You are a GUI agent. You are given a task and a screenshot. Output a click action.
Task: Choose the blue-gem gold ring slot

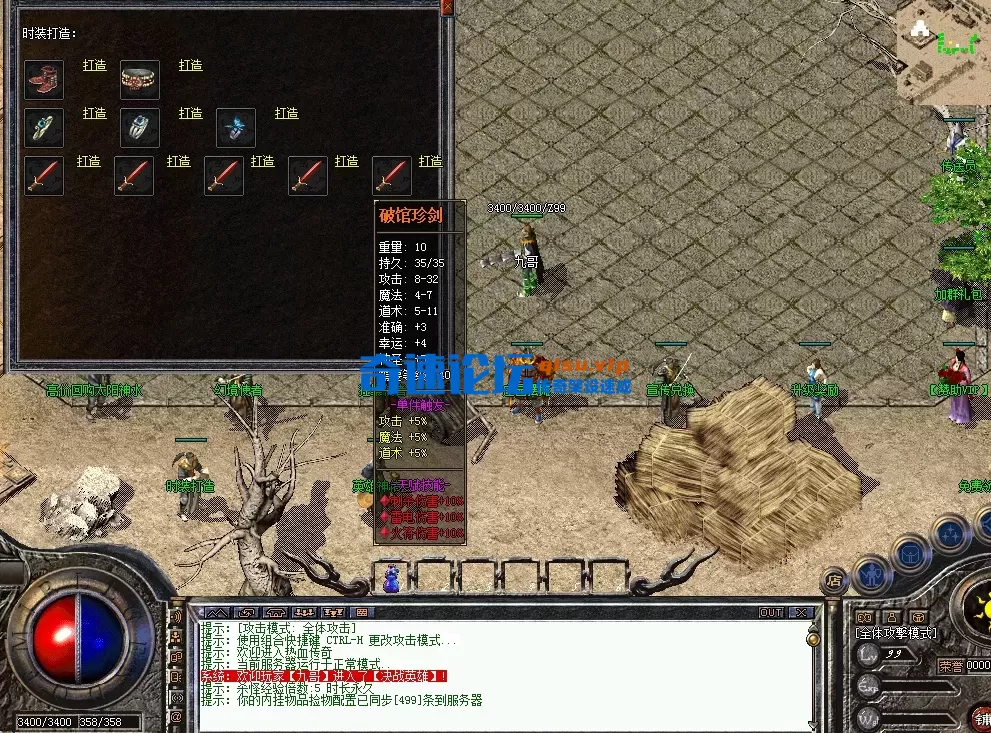click(x=44, y=128)
